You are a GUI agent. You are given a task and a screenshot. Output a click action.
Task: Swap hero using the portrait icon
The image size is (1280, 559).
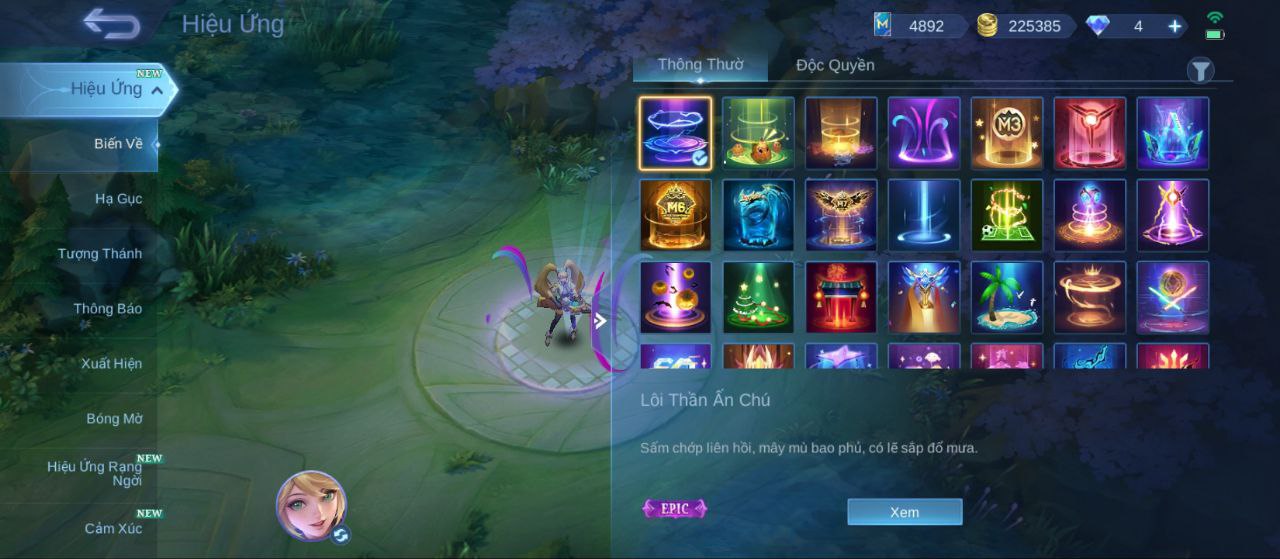point(311,505)
